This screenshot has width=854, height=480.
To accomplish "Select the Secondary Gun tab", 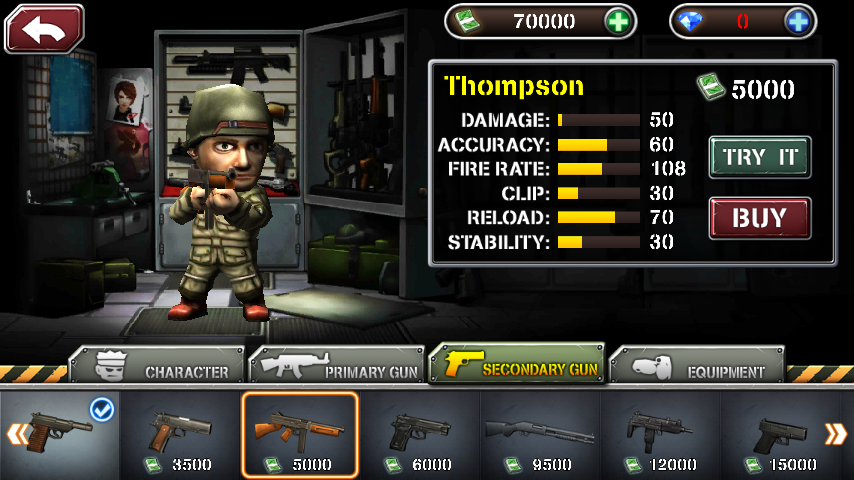I will (518, 366).
